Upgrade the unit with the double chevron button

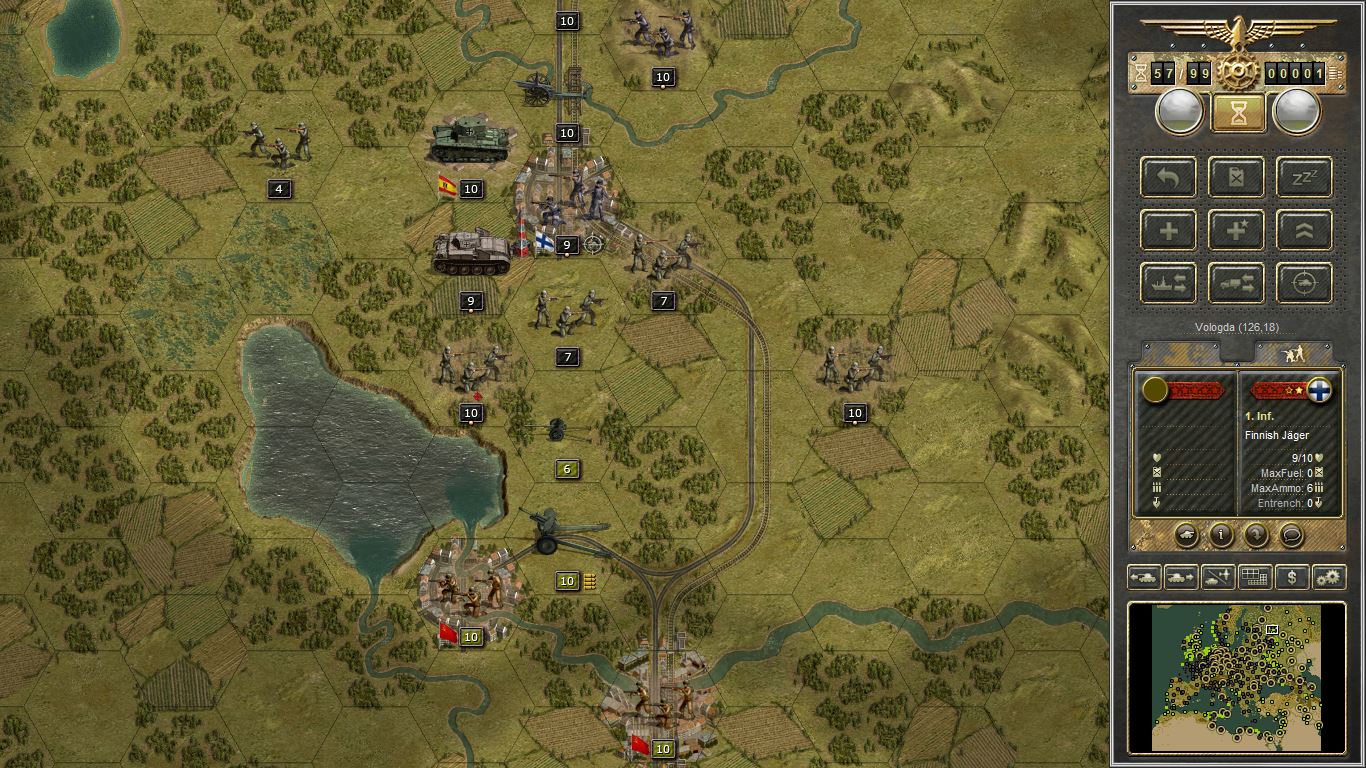1304,231
